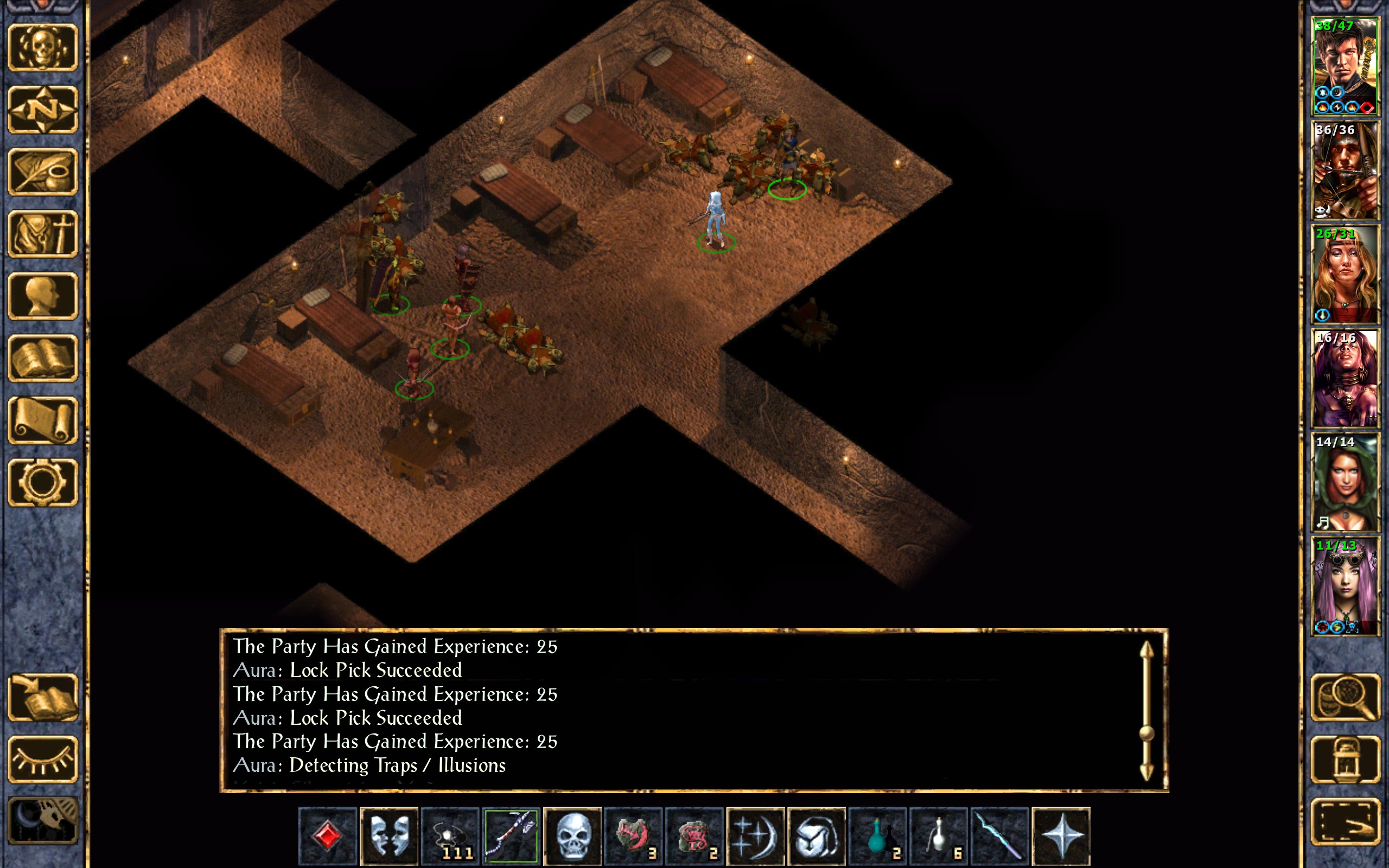Activate the twin masks stealth ability
Viewport: 1389px width, 868px height.
(x=389, y=836)
